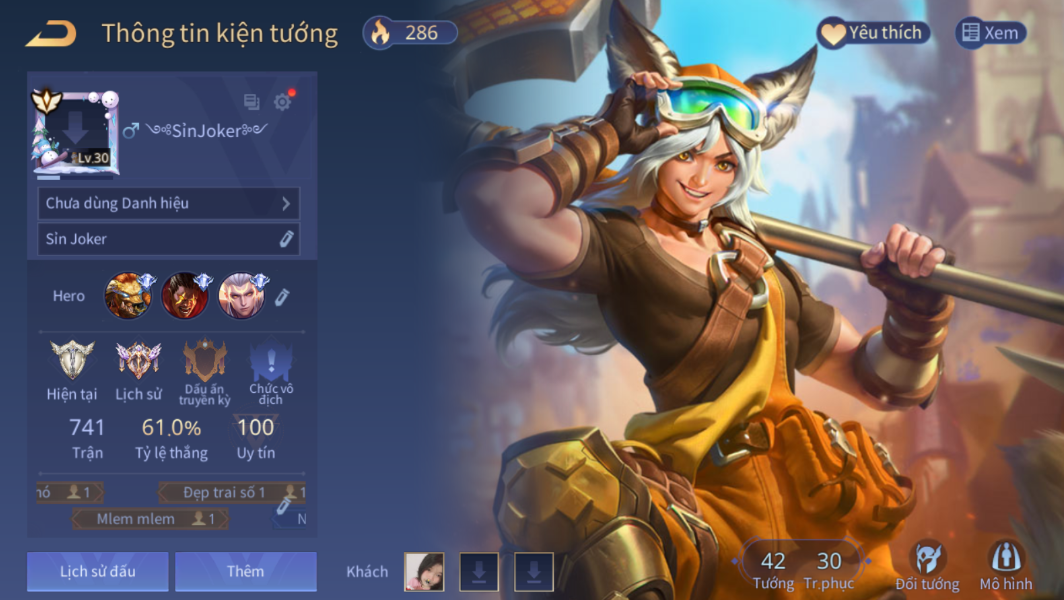Open the Mô hình model view
This screenshot has width=1064, height=600.
[x=1005, y=566]
